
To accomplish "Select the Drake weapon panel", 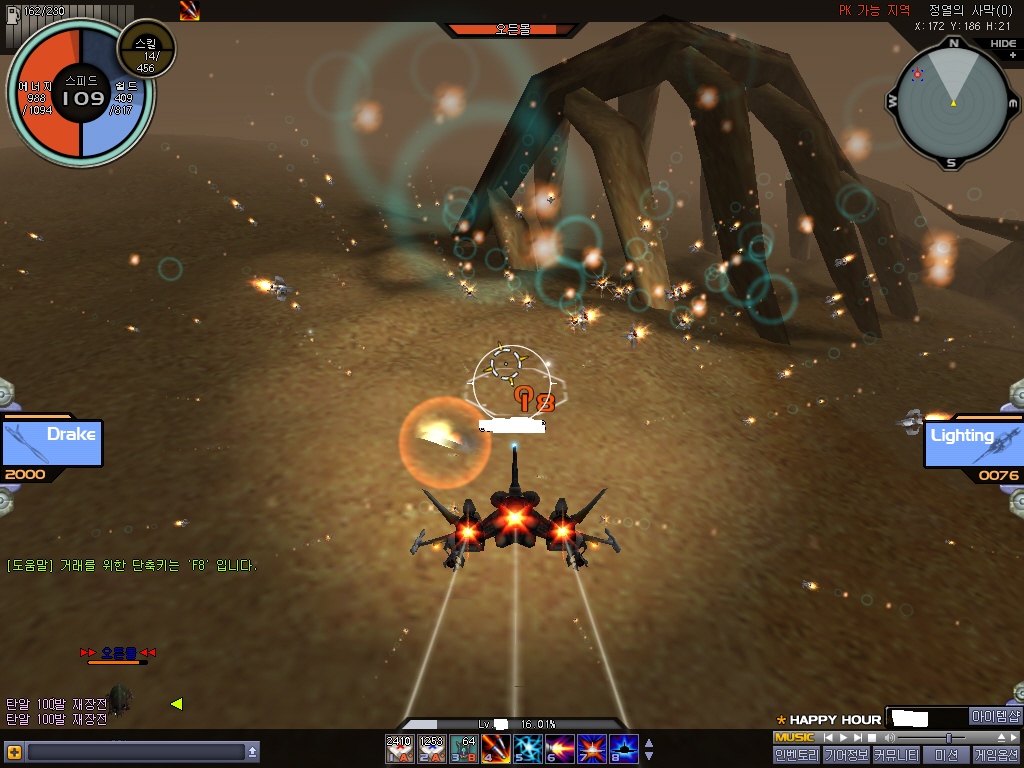I will point(52,444).
